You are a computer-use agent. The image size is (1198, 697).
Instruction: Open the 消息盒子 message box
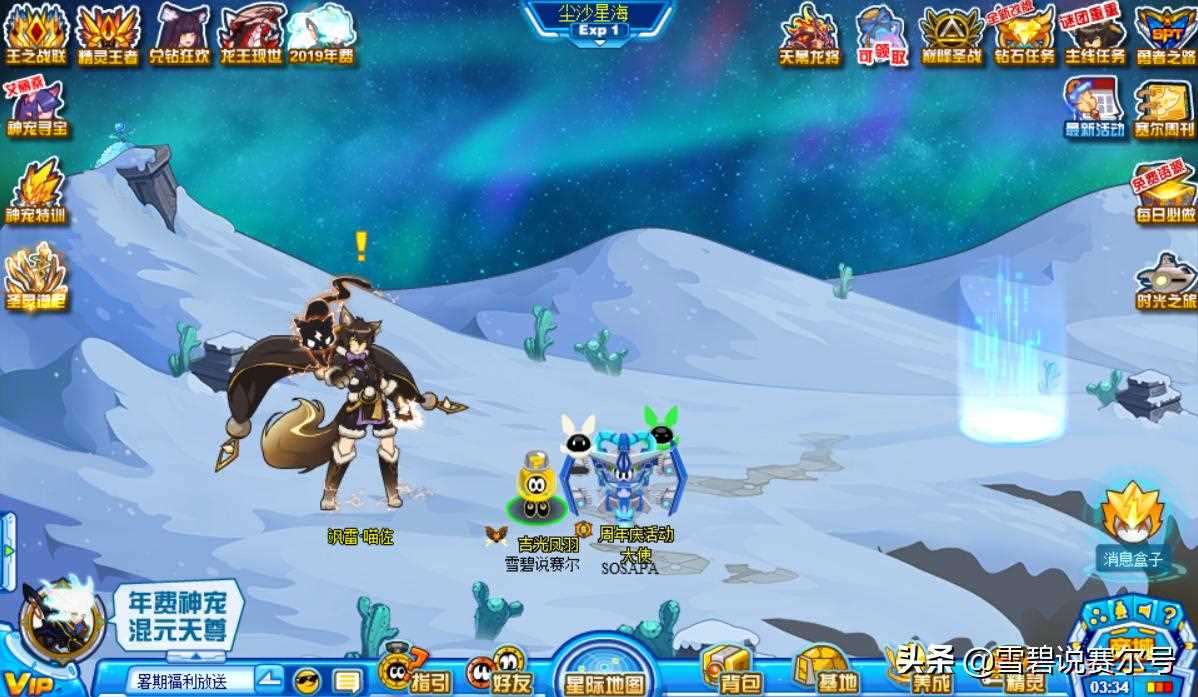(1132, 525)
